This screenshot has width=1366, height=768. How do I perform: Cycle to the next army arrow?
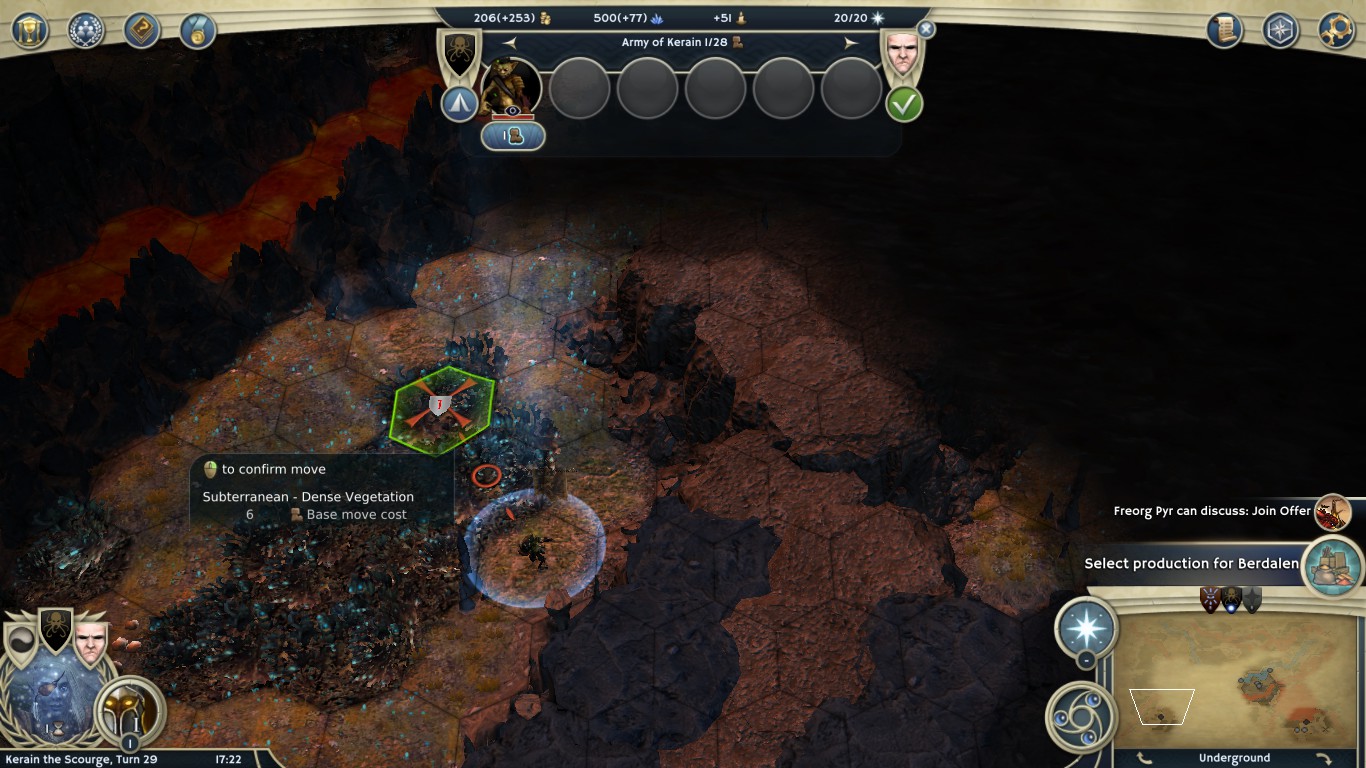click(x=852, y=43)
